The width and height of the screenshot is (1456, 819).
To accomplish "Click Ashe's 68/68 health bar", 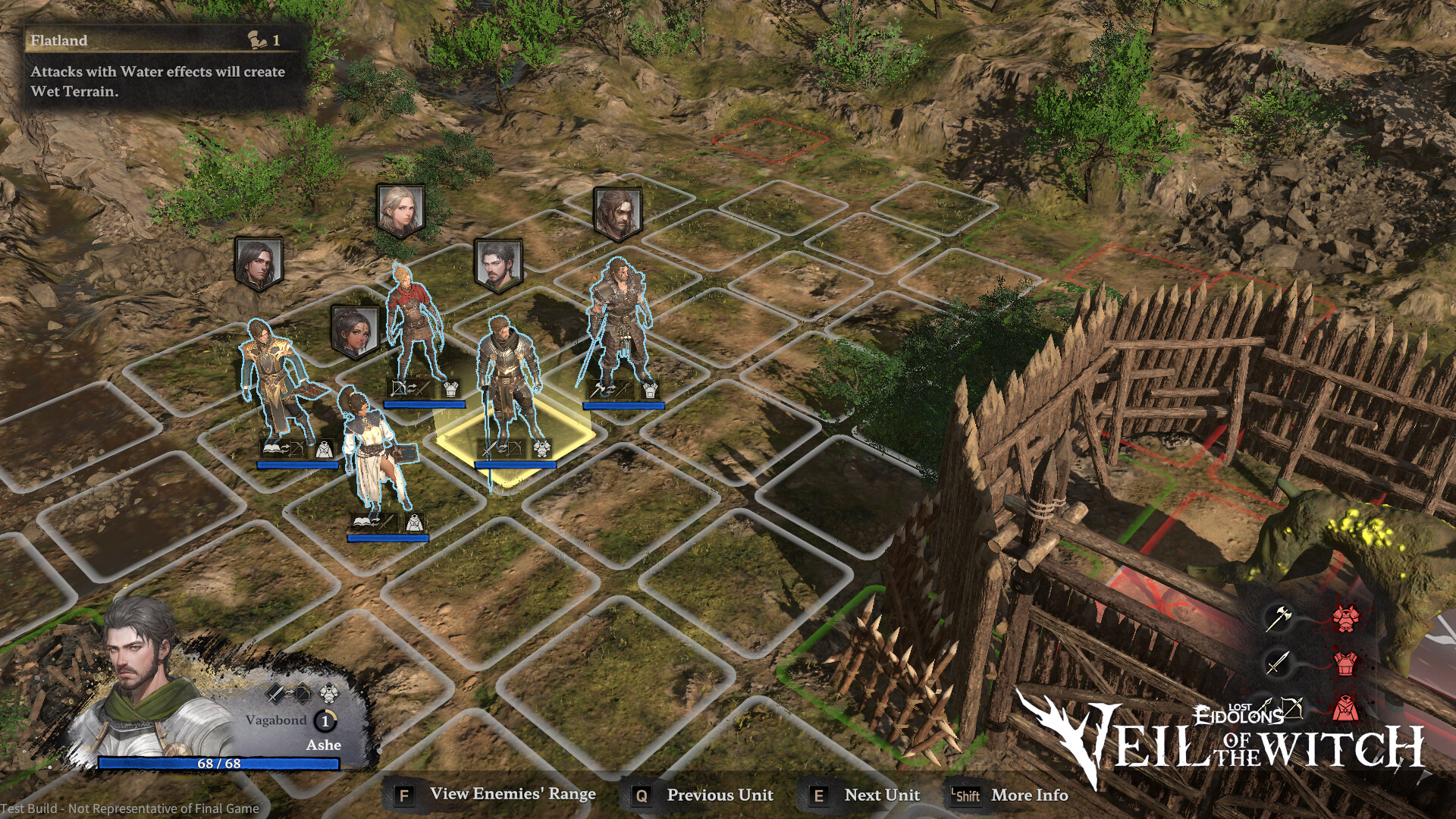I will (x=220, y=764).
